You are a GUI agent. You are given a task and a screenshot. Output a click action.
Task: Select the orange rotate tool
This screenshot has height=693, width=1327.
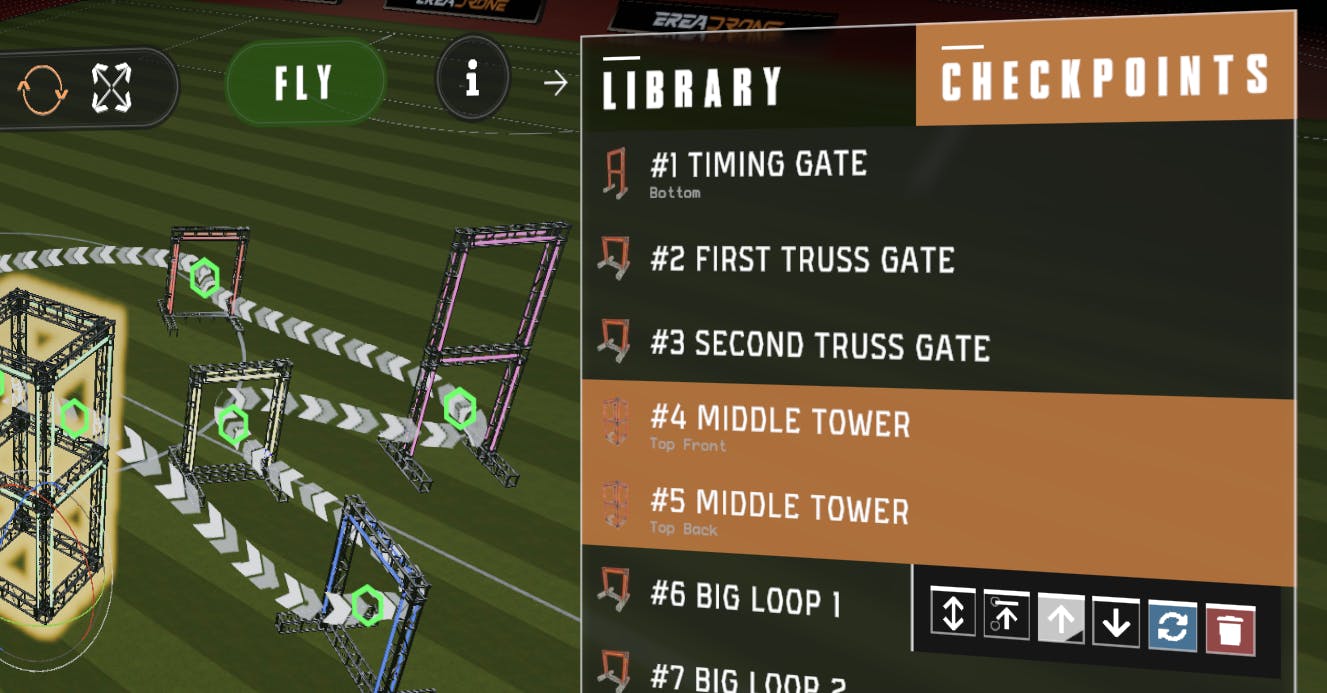coord(43,90)
